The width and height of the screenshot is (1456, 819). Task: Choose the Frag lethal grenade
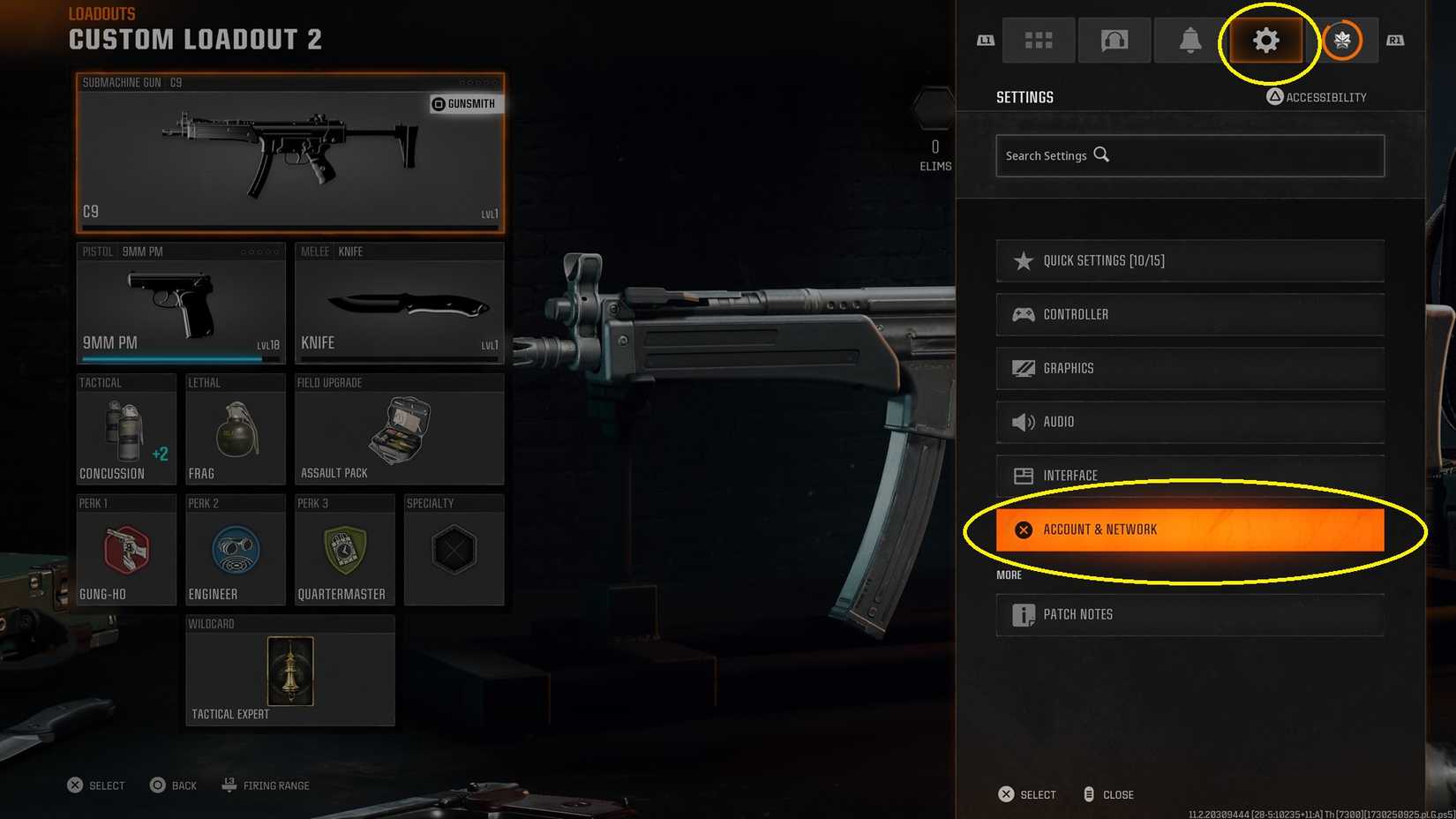pyautogui.click(x=235, y=431)
